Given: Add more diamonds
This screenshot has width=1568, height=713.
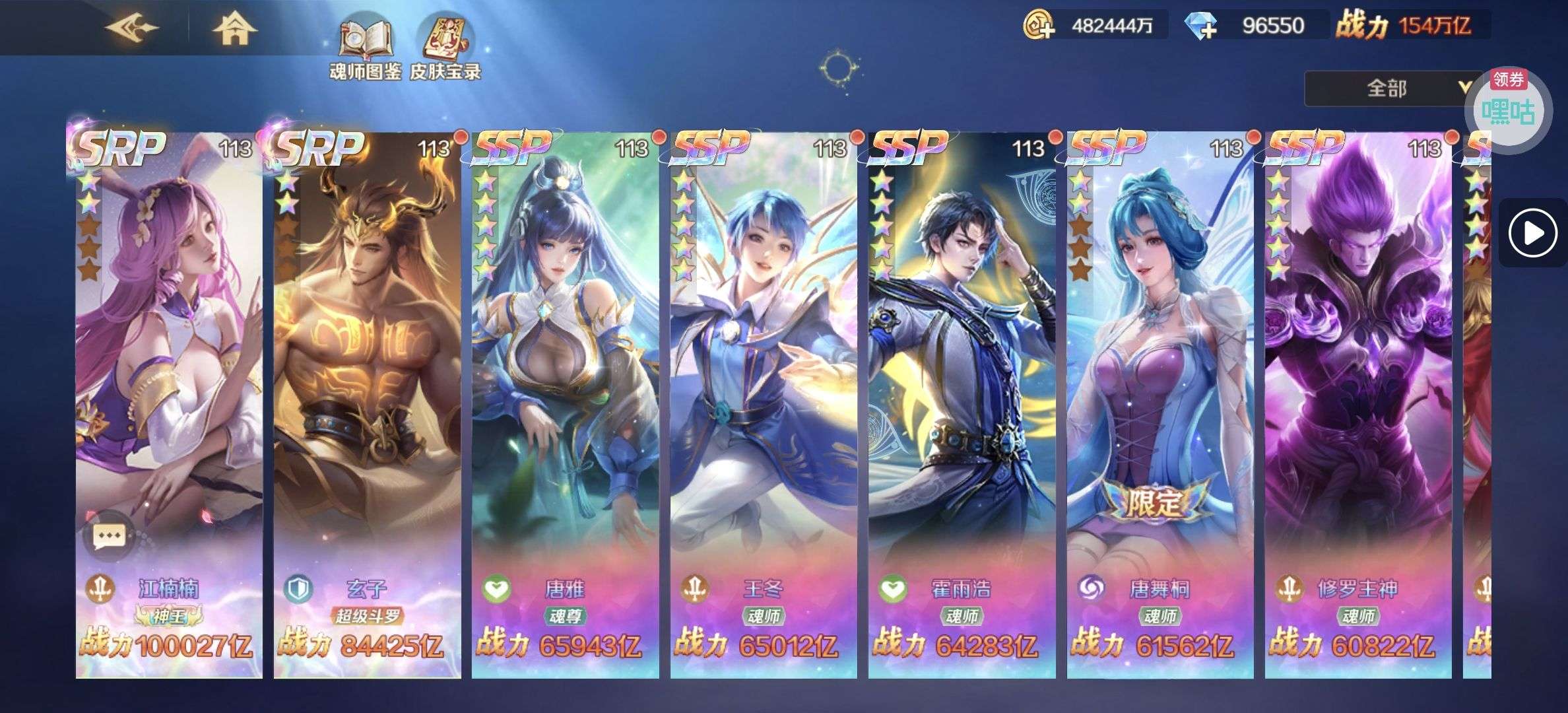Looking at the screenshot, I should click(x=1201, y=26).
